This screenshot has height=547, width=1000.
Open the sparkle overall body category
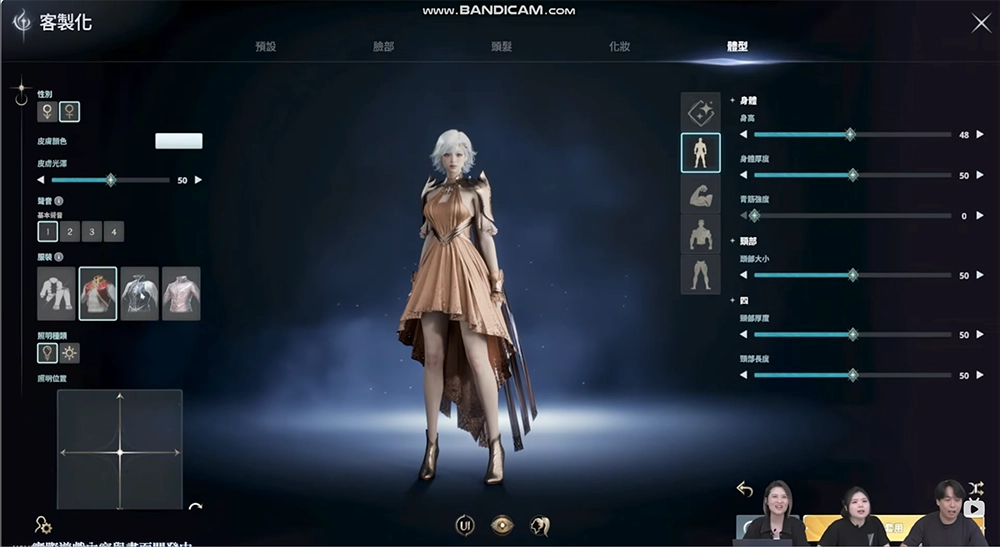click(x=700, y=112)
